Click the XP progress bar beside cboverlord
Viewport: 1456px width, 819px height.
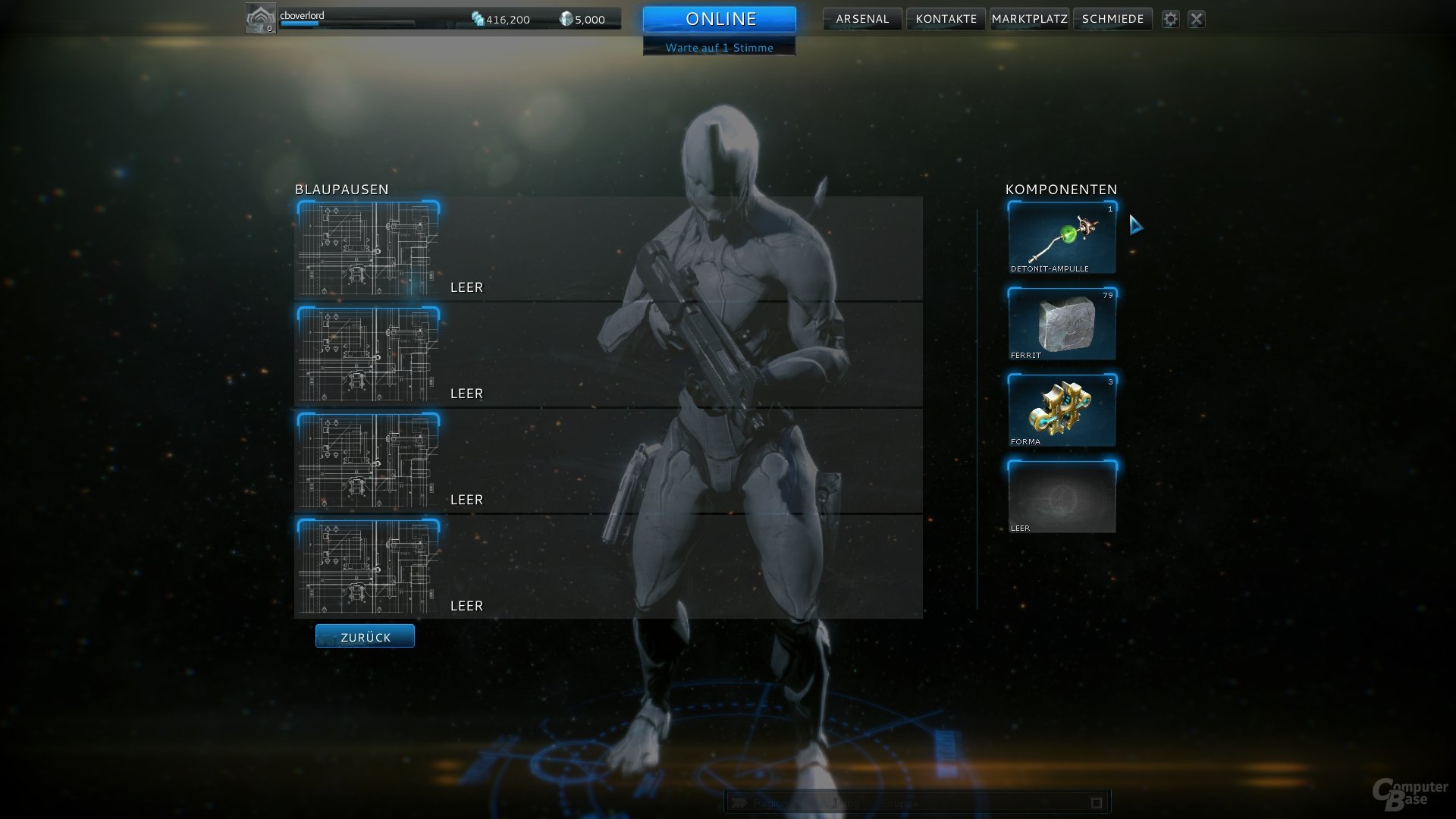click(345, 24)
